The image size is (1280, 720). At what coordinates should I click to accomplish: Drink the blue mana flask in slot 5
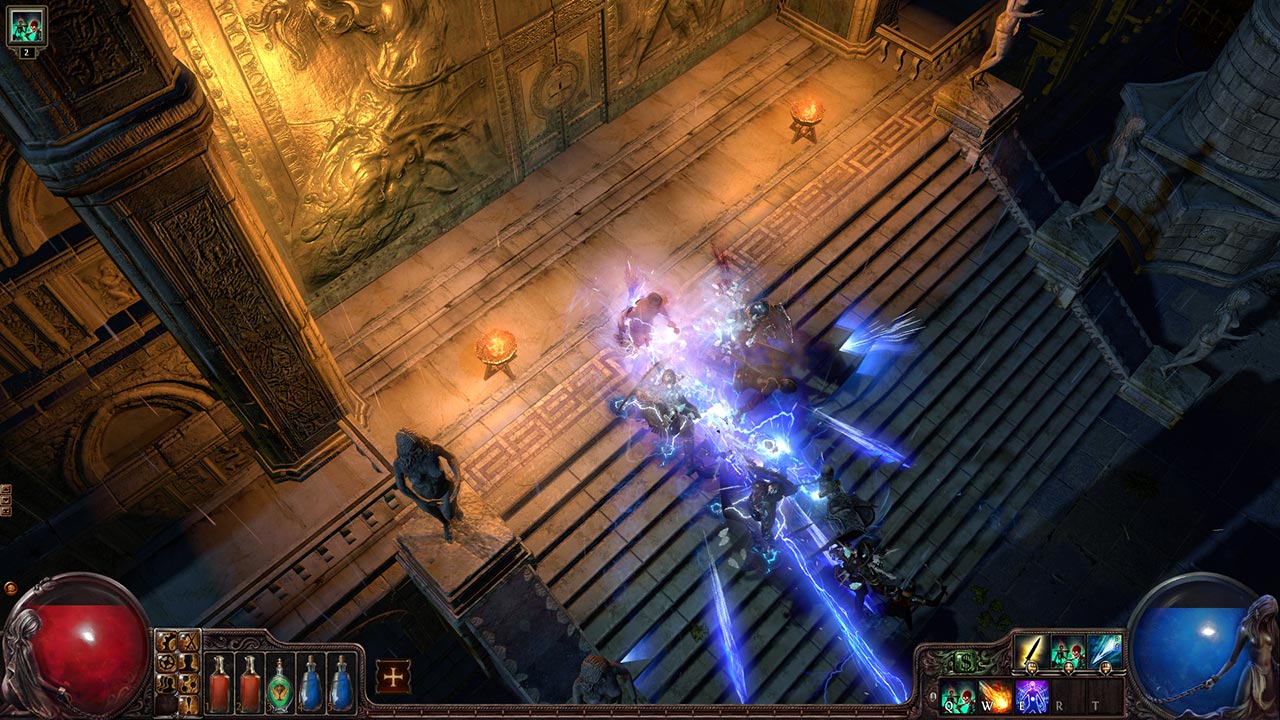pos(342,684)
